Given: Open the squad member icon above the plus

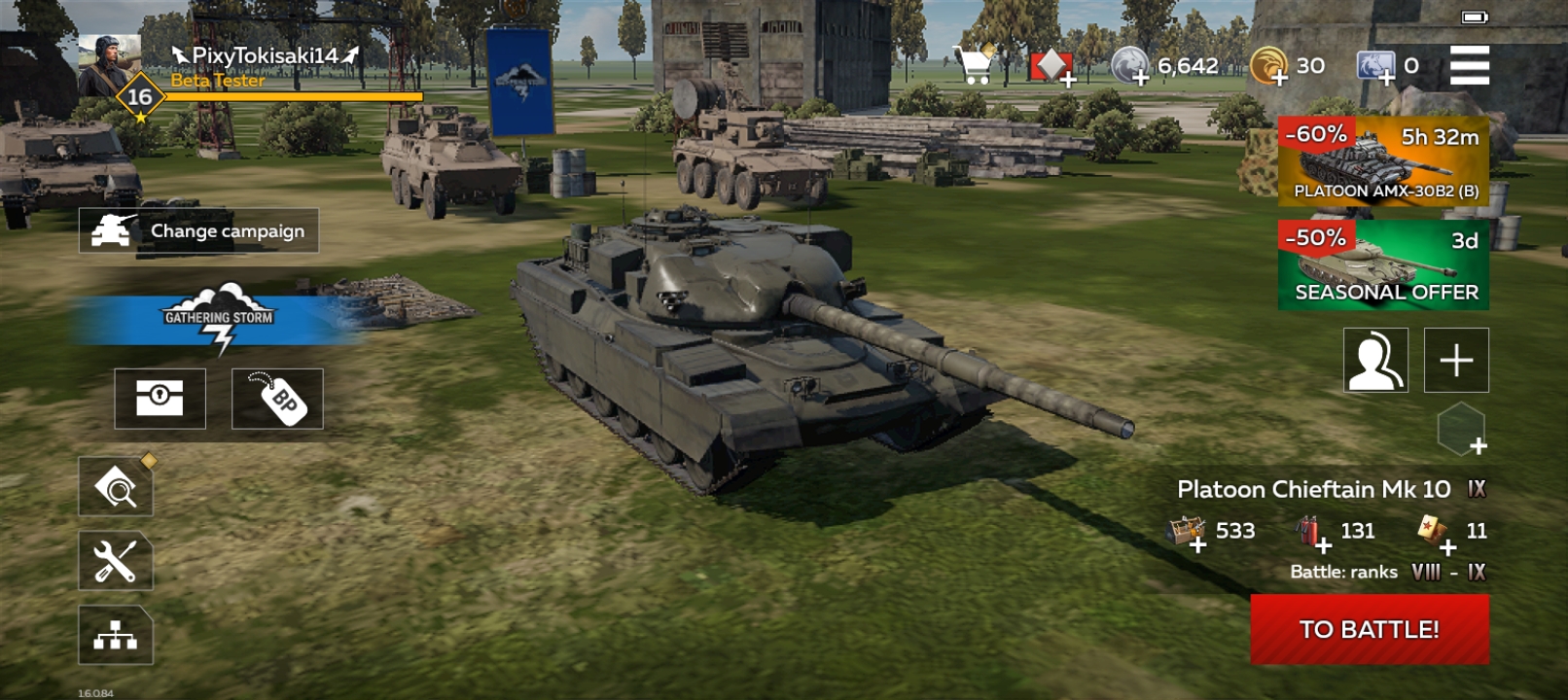Looking at the screenshot, I should [1374, 360].
